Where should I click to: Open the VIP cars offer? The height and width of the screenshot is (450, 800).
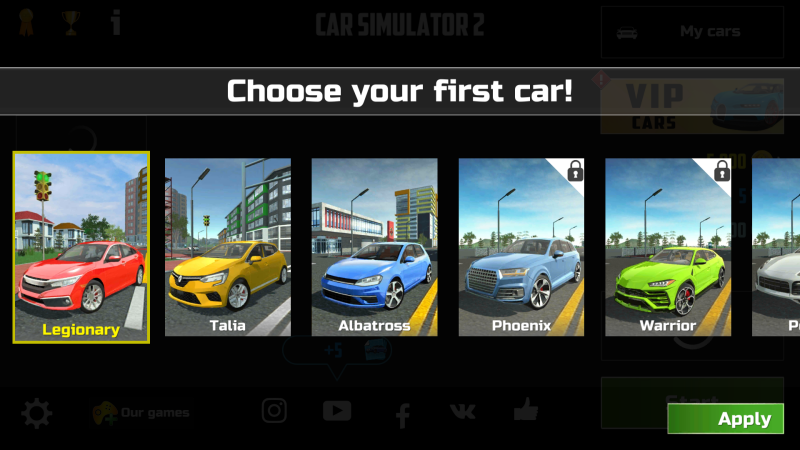click(x=691, y=106)
